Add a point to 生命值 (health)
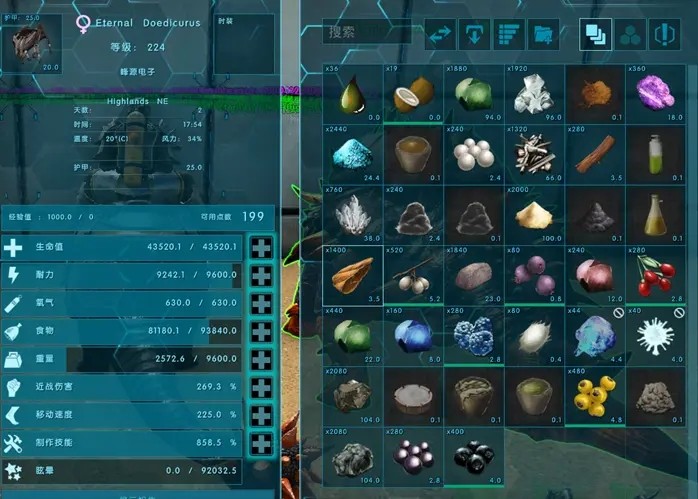 [261, 248]
